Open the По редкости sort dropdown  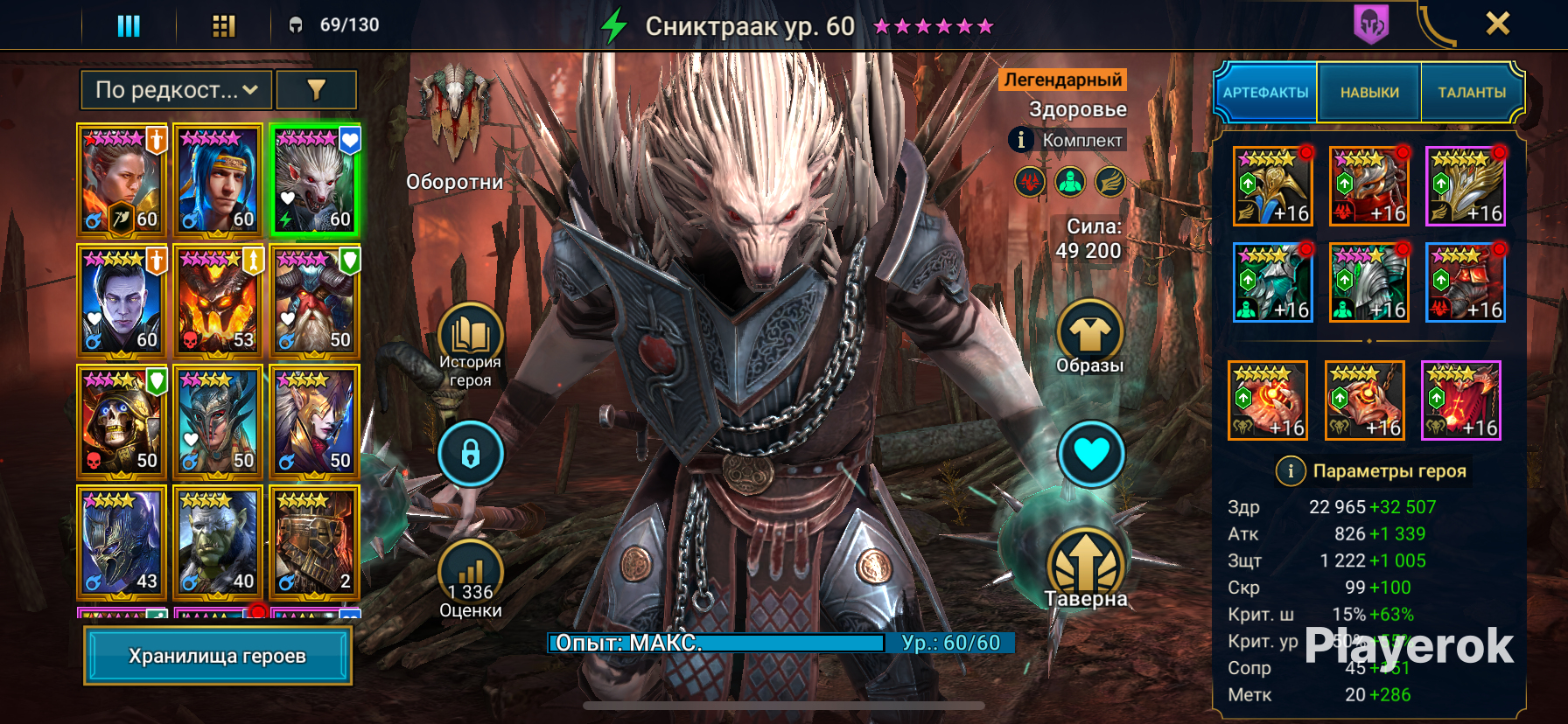click(176, 90)
